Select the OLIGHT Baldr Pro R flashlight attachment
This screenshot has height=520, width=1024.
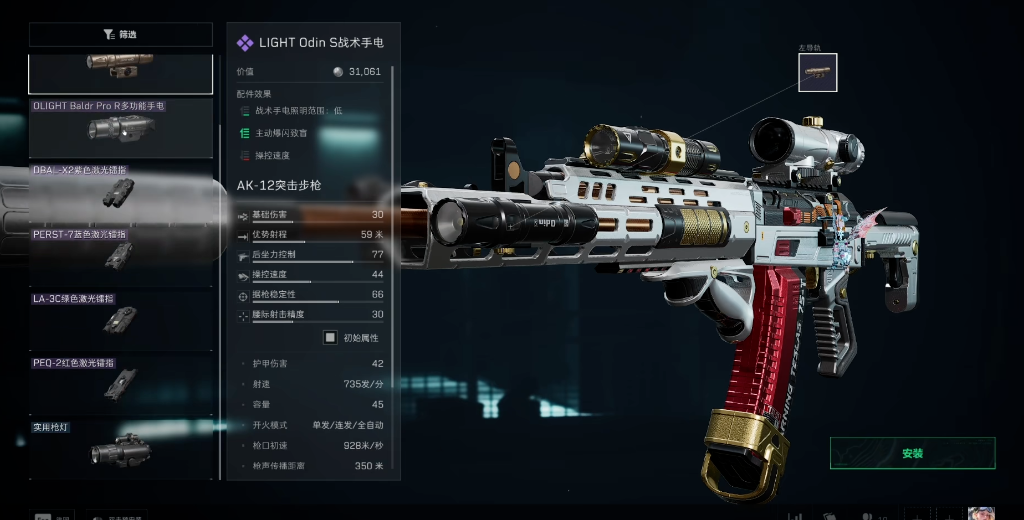[120, 127]
